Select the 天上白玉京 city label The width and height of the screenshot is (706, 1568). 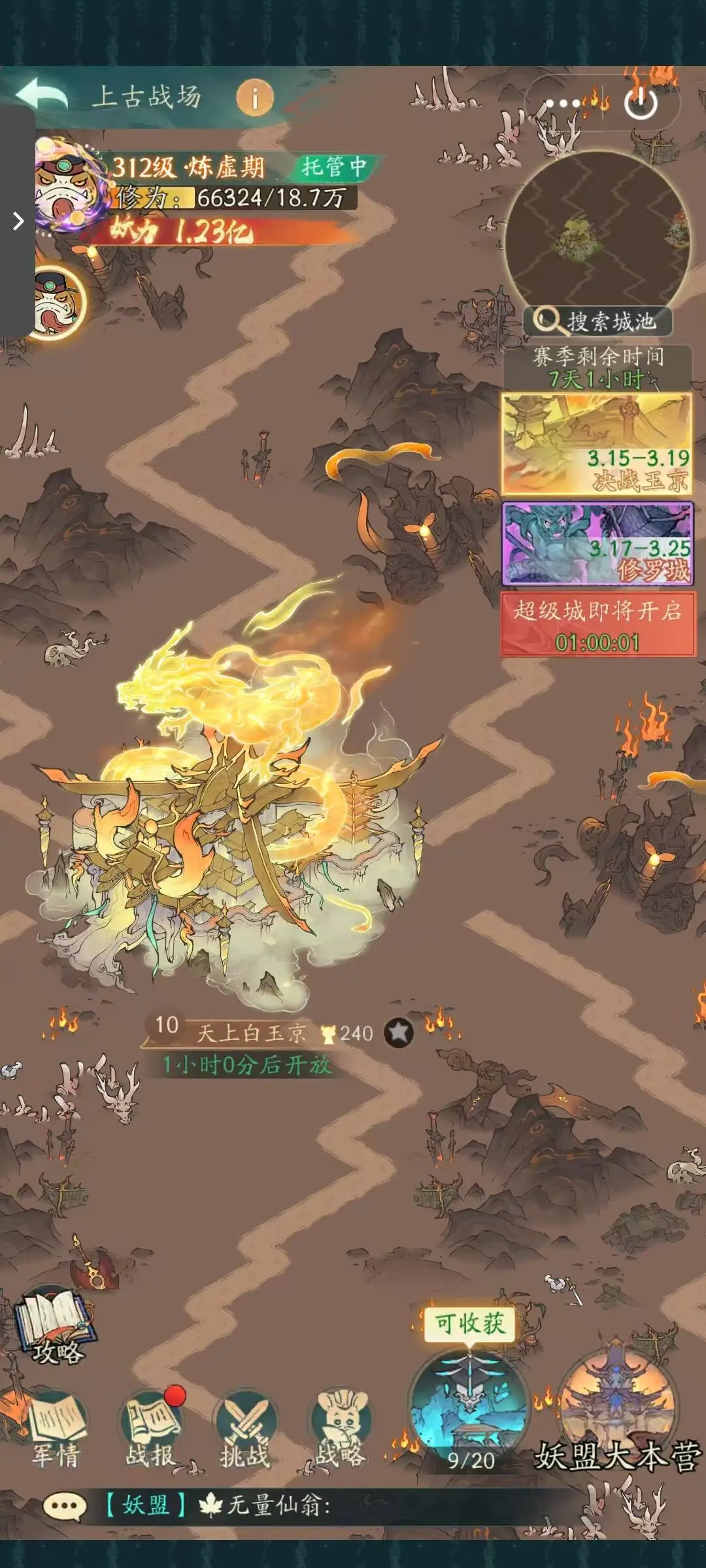251,1033
